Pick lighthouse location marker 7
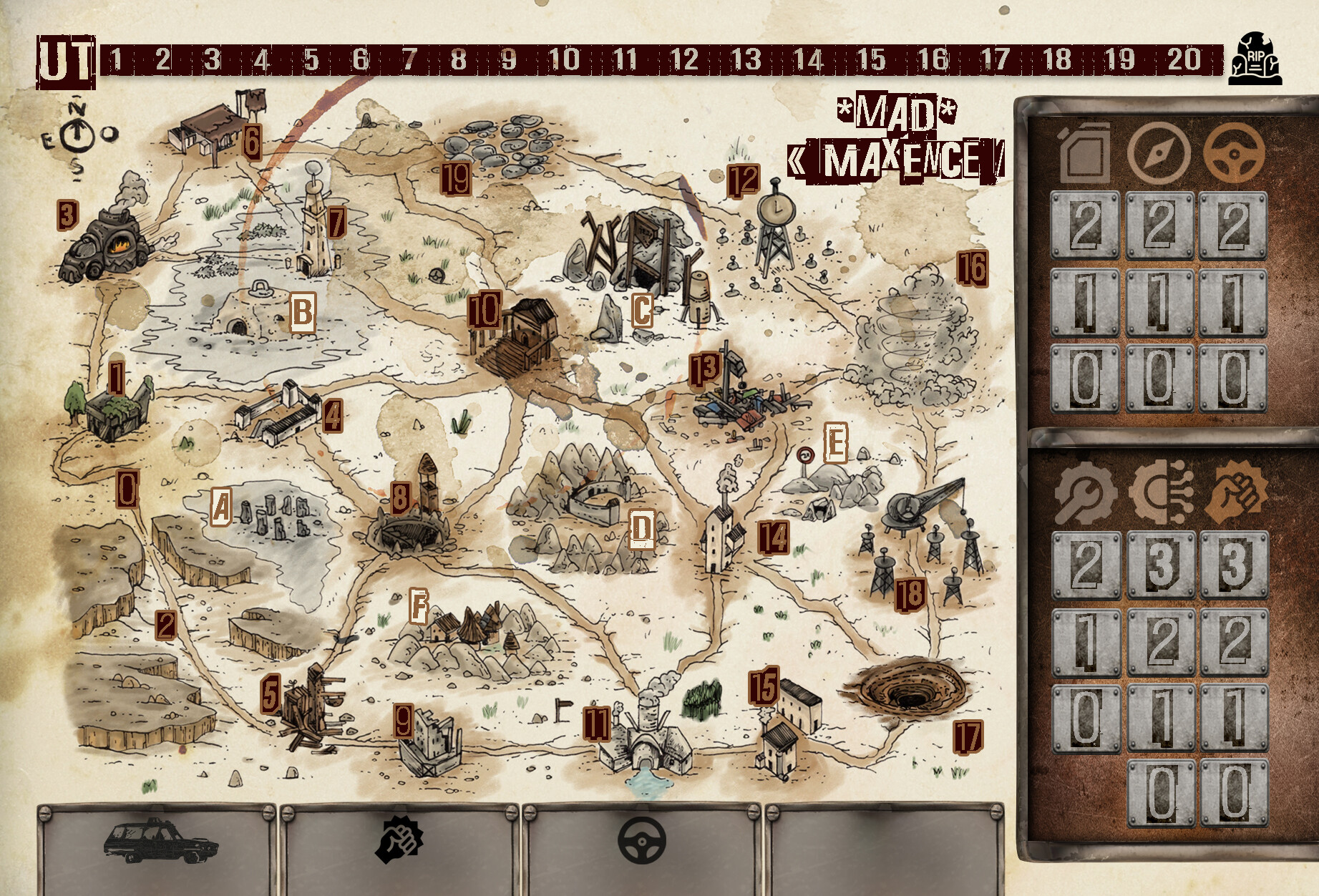The height and width of the screenshot is (896, 1319). pos(336,223)
